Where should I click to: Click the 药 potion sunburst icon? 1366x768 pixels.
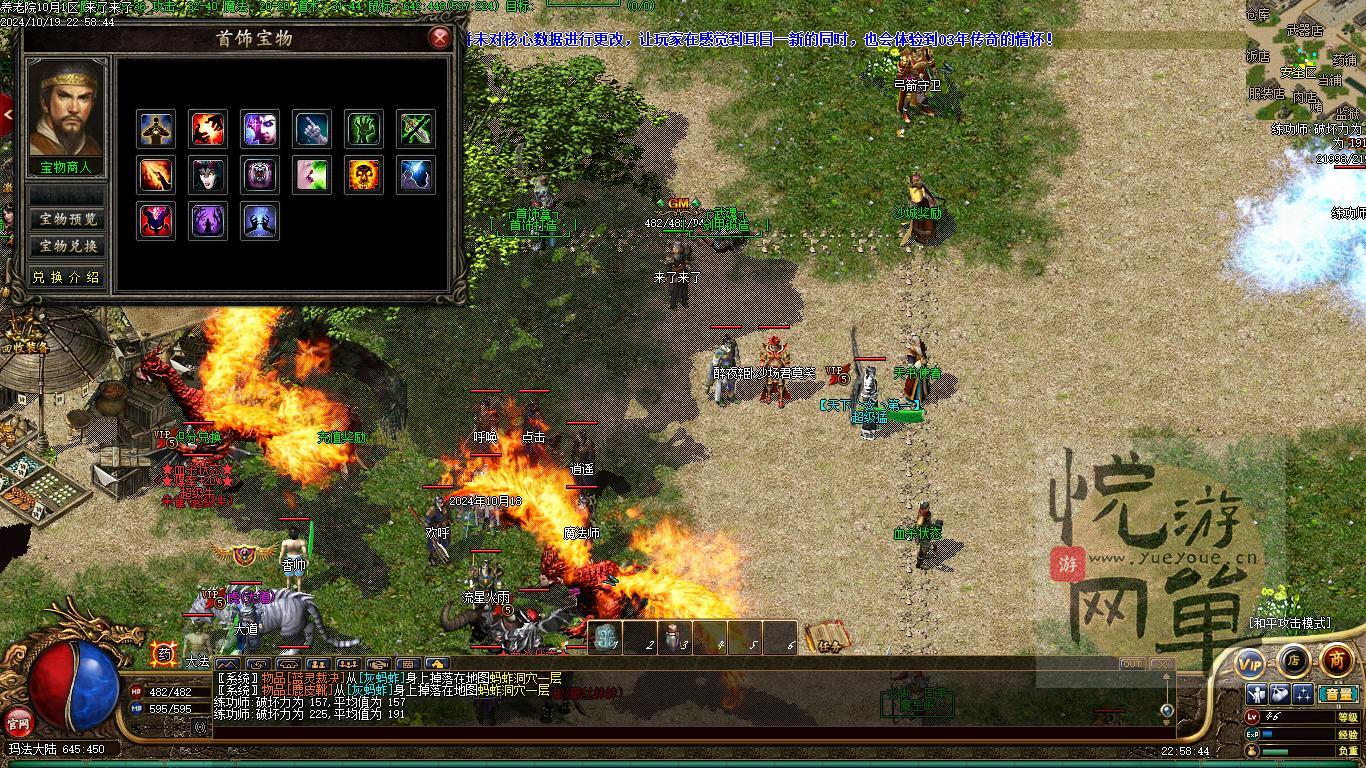click(163, 654)
